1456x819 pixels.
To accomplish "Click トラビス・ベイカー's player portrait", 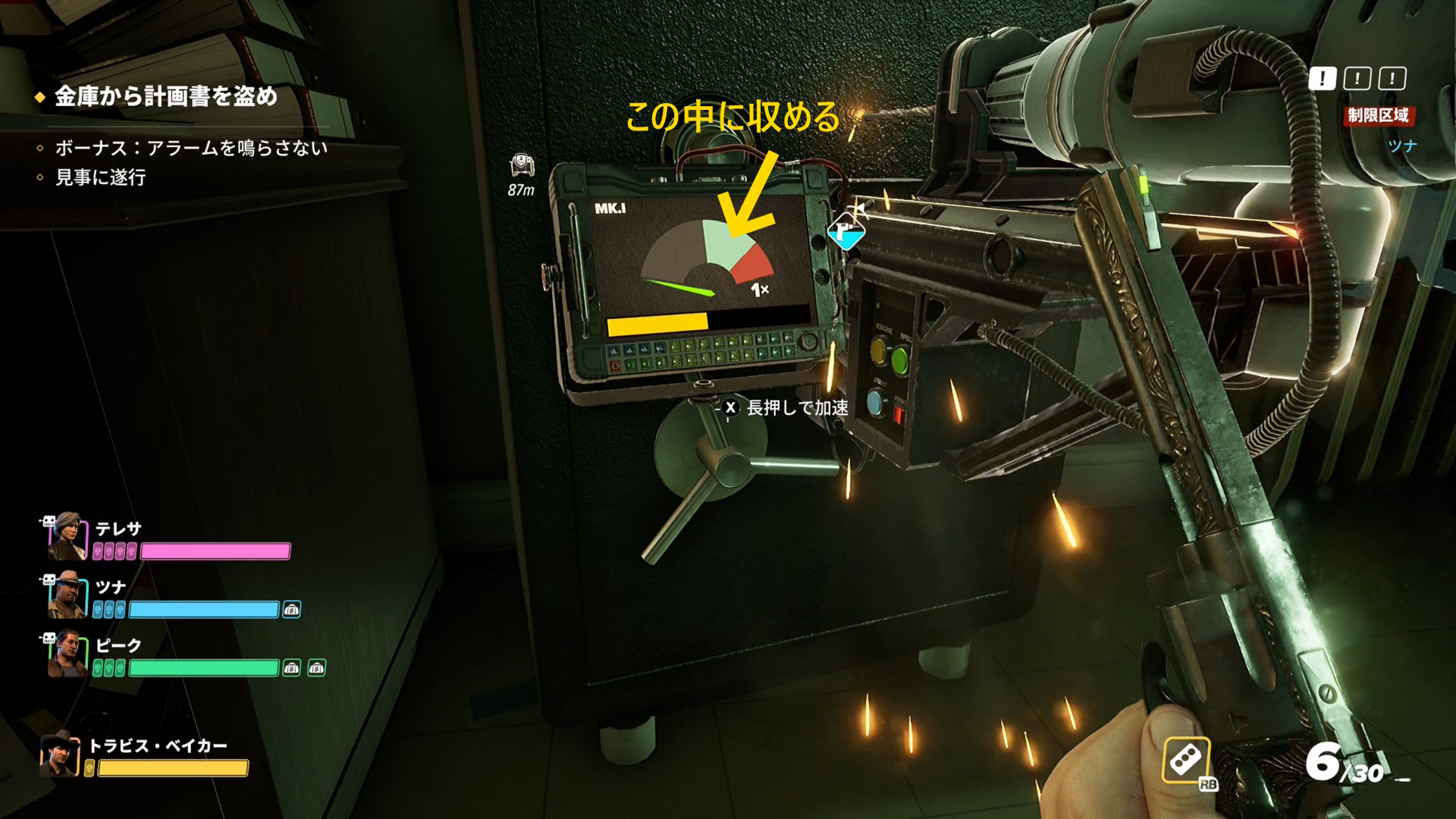I will 59,754.
